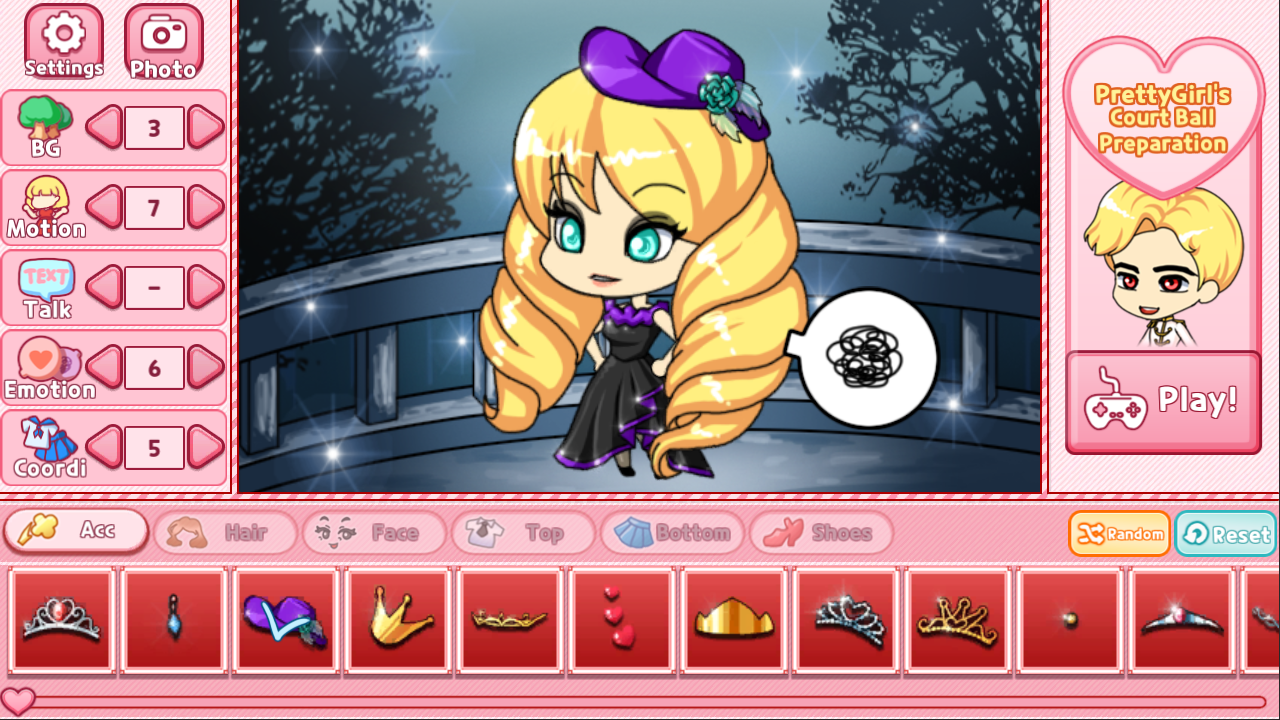Click the BG tree icon

(44, 120)
